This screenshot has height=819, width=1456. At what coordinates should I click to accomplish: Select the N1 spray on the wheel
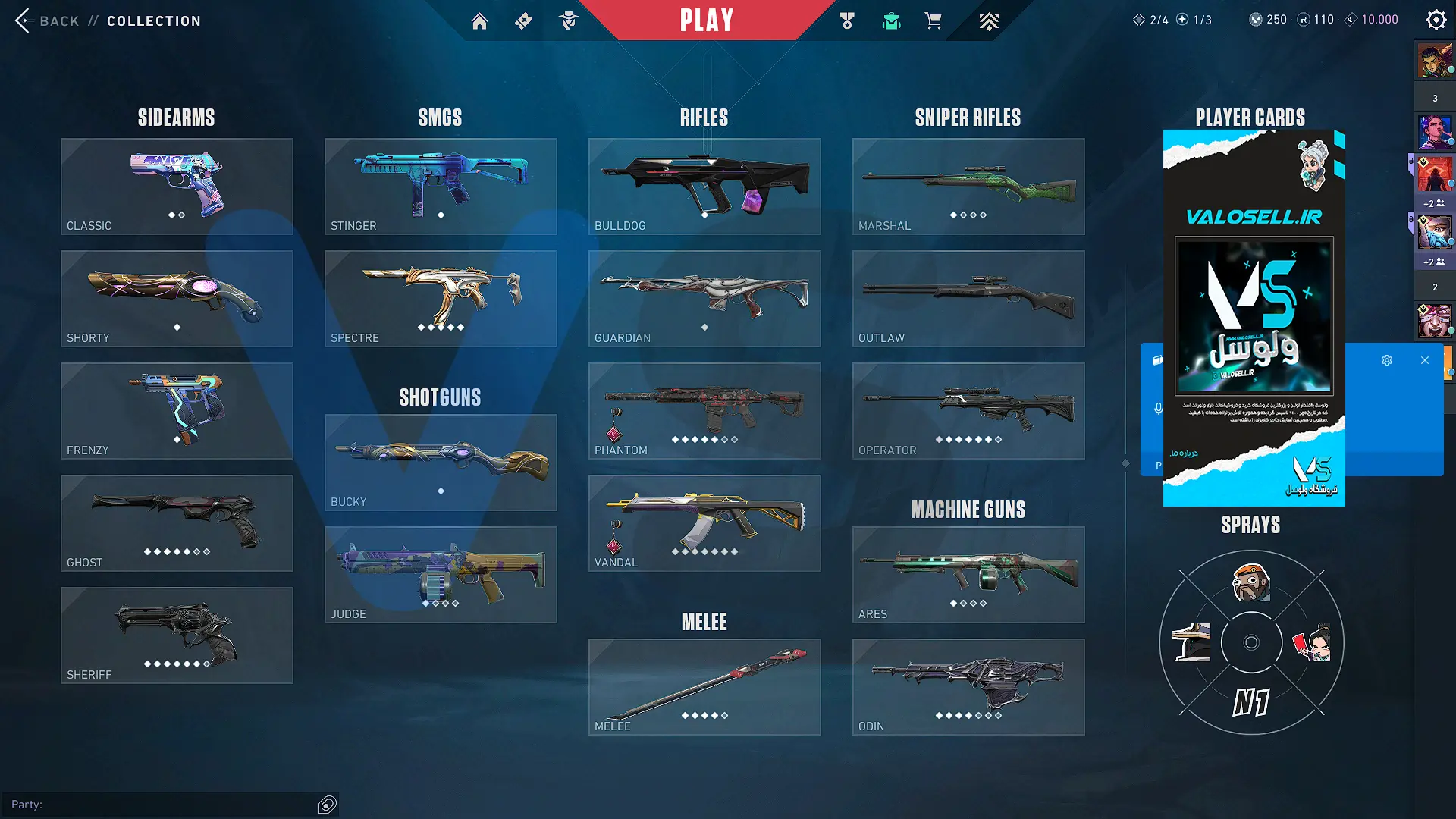click(1251, 702)
